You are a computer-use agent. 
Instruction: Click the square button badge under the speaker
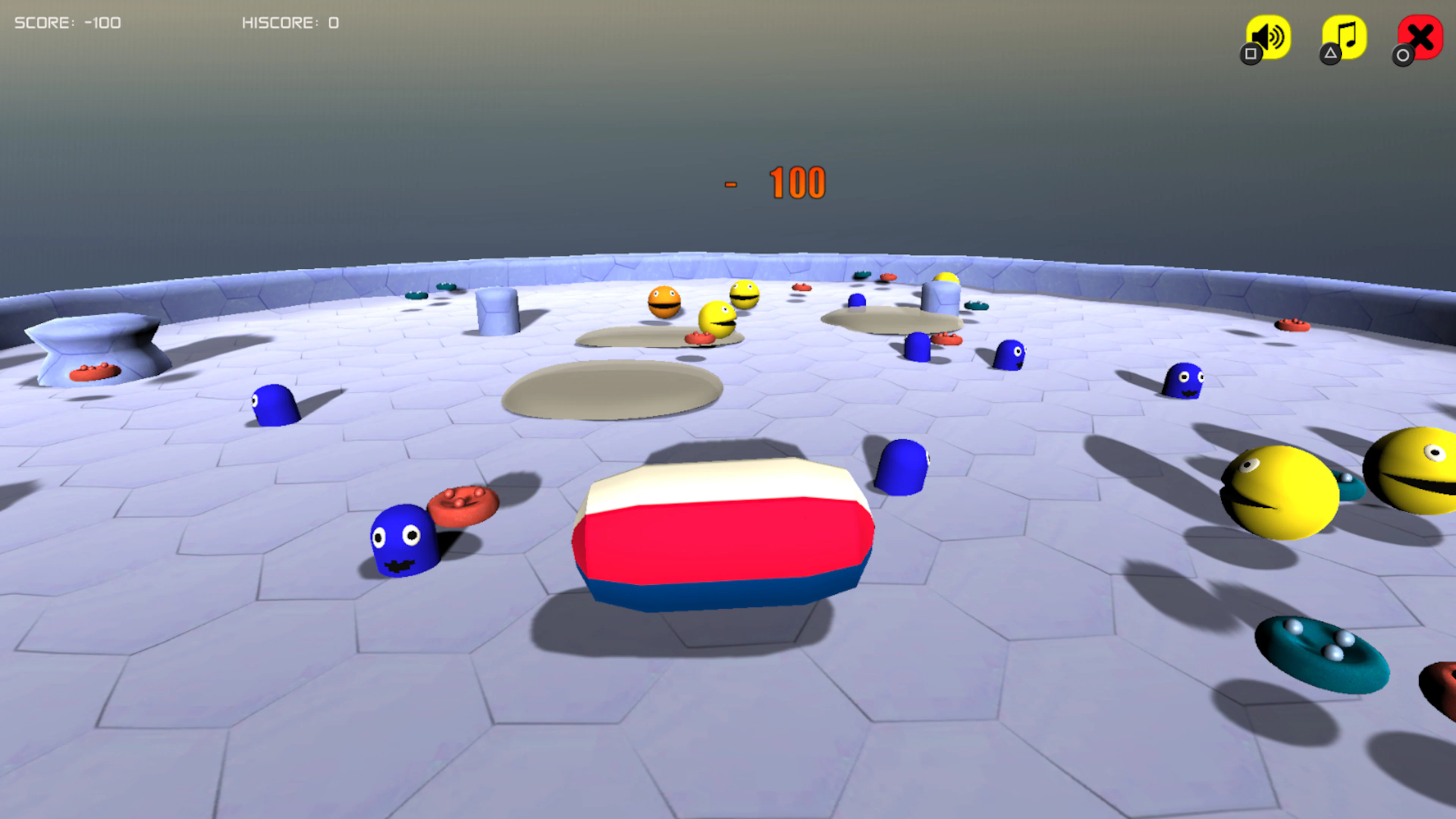click(x=1250, y=55)
